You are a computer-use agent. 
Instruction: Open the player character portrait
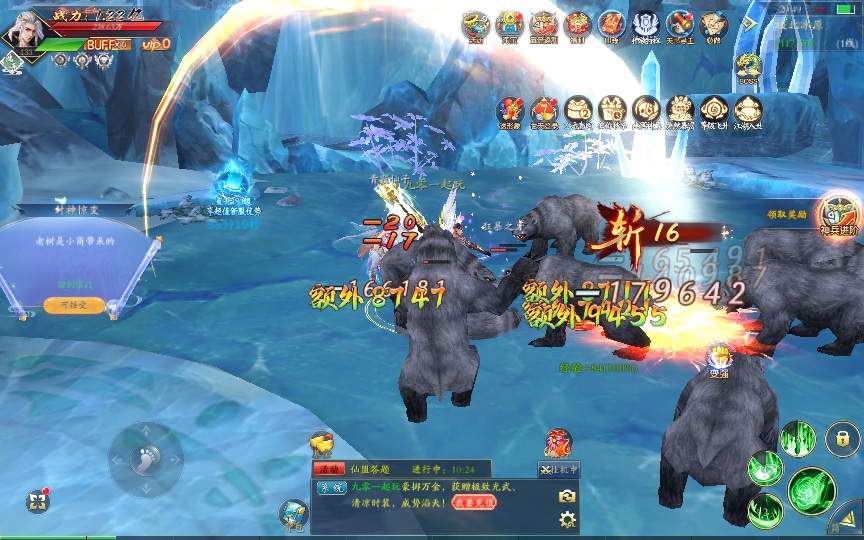pyautogui.click(x=22, y=30)
